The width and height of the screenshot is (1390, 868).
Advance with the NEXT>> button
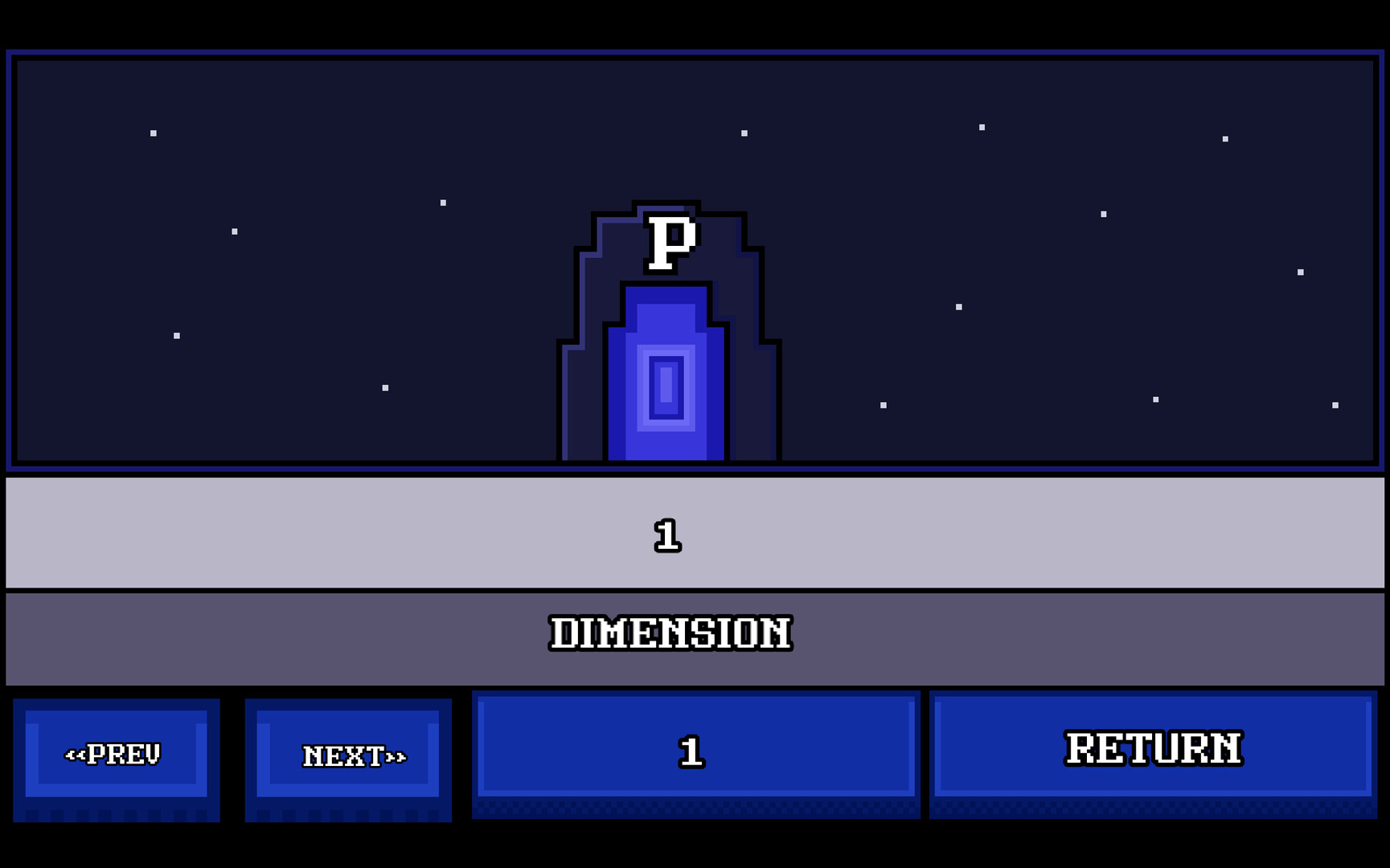coord(349,755)
